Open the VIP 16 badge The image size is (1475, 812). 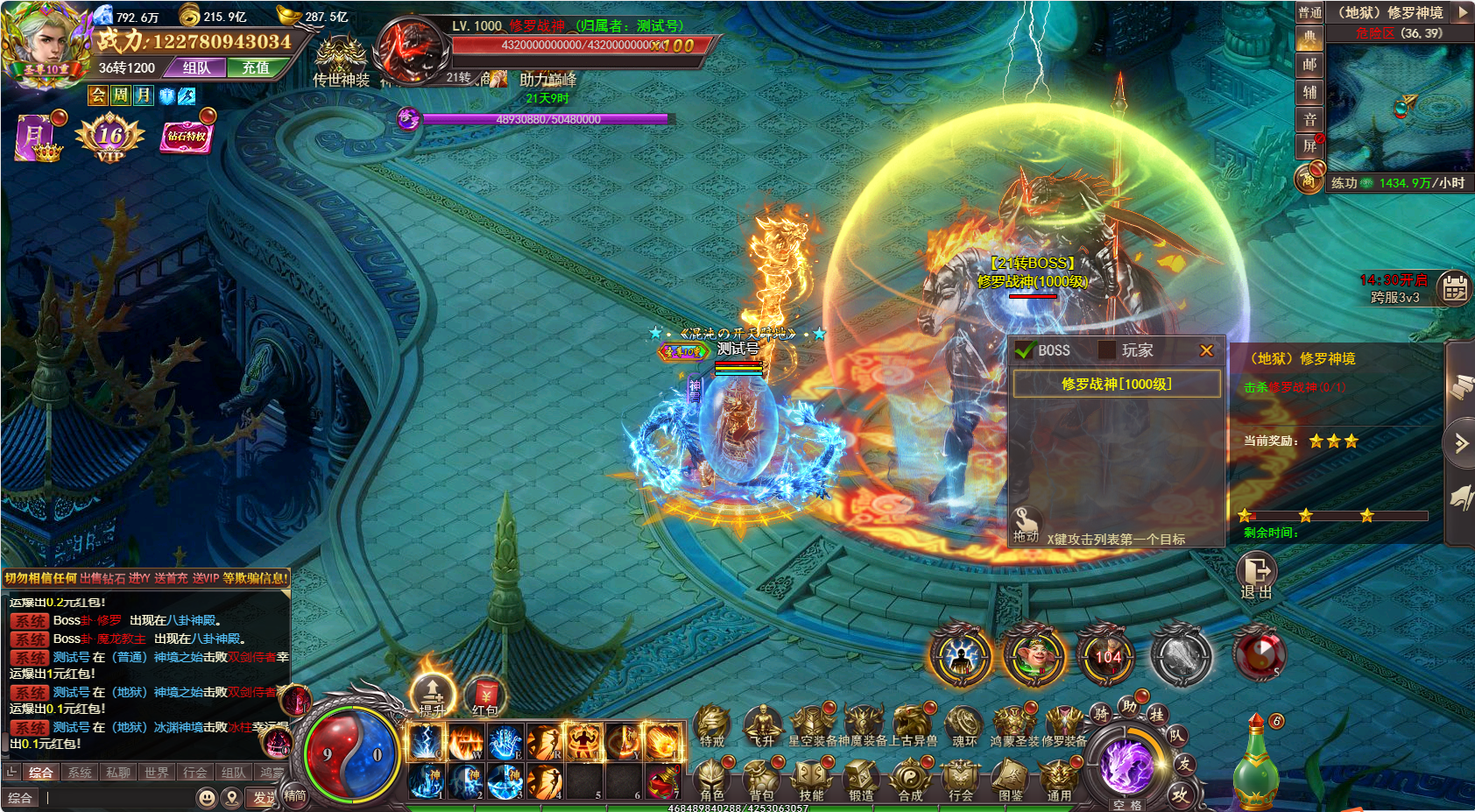(110, 138)
